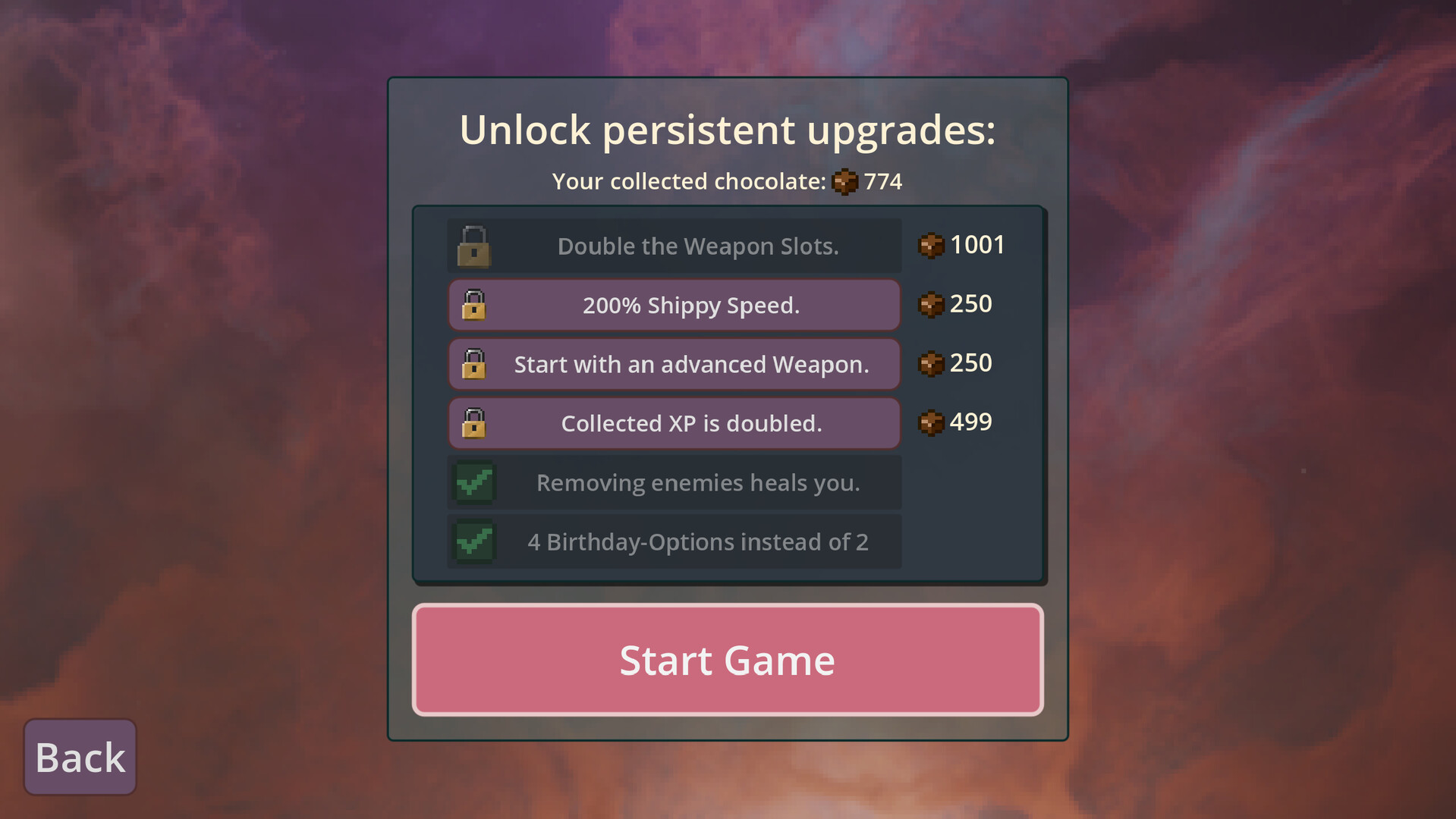Image resolution: width=1456 pixels, height=819 pixels.
Task: Select the Double the Weapon Slots upgrade
Action: point(673,245)
